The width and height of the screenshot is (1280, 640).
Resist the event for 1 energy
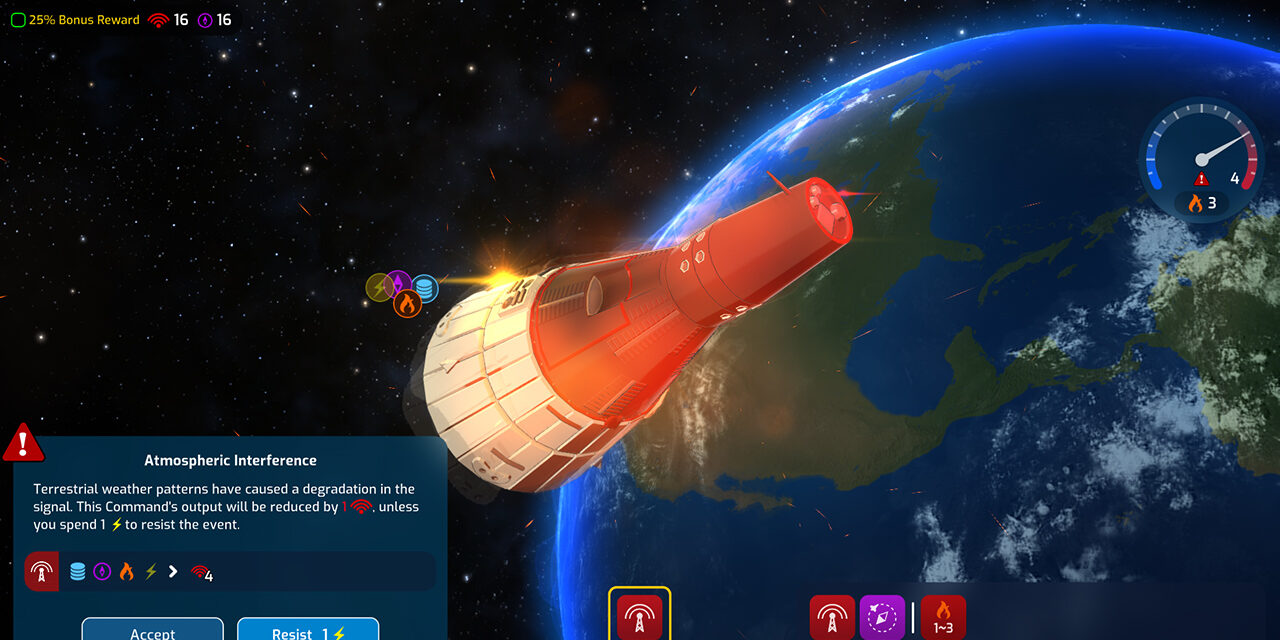pos(308,630)
